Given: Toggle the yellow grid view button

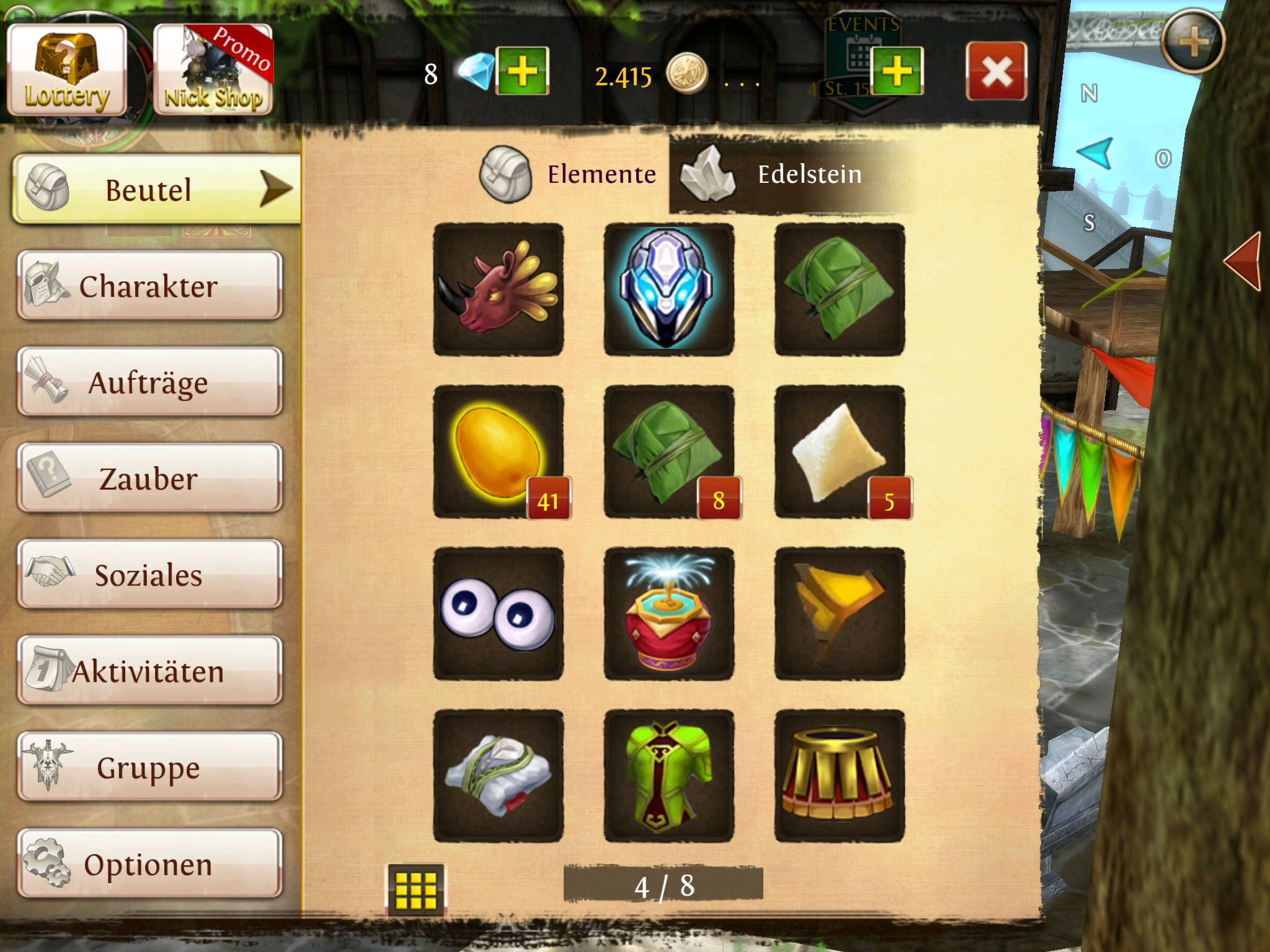Looking at the screenshot, I should (415, 889).
